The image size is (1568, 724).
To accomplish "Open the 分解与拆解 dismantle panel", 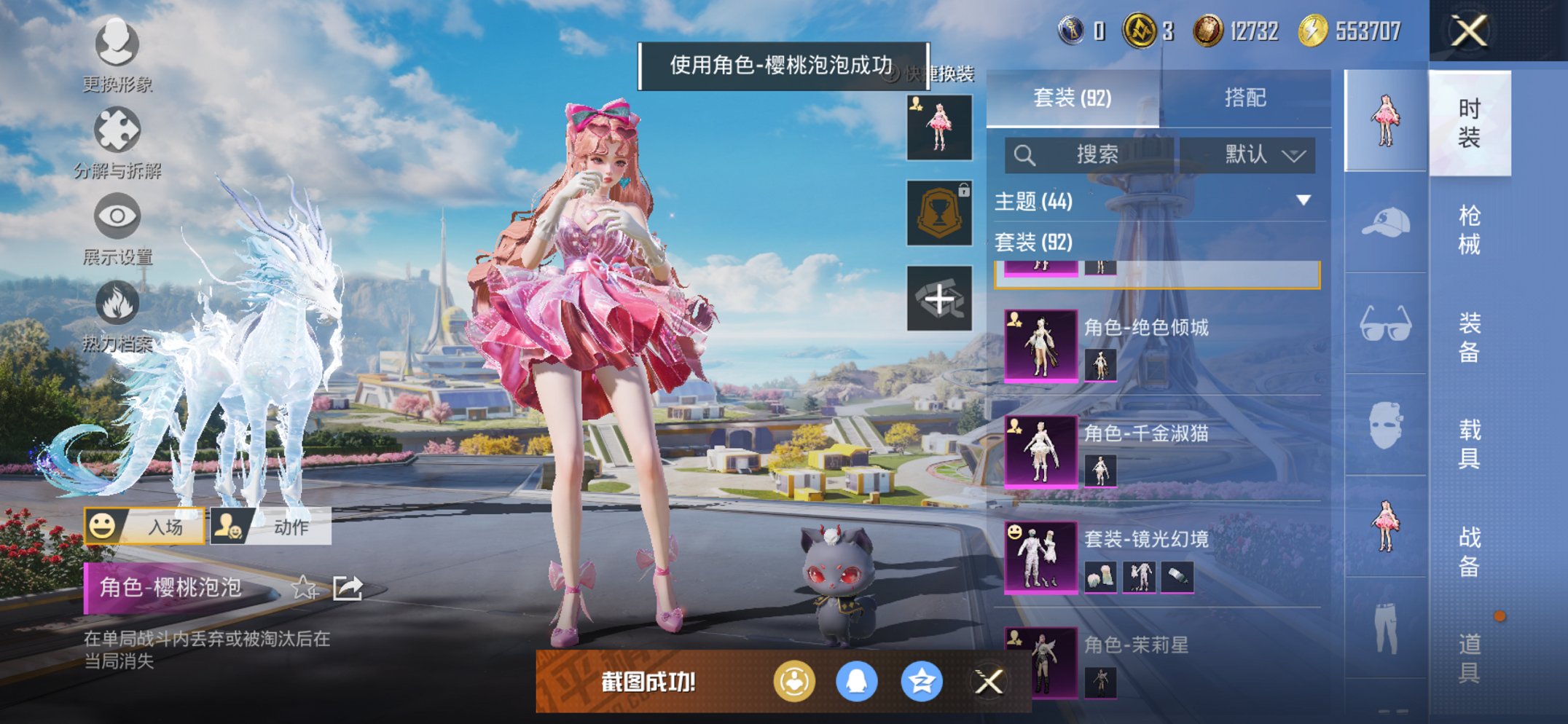I will tap(117, 130).
